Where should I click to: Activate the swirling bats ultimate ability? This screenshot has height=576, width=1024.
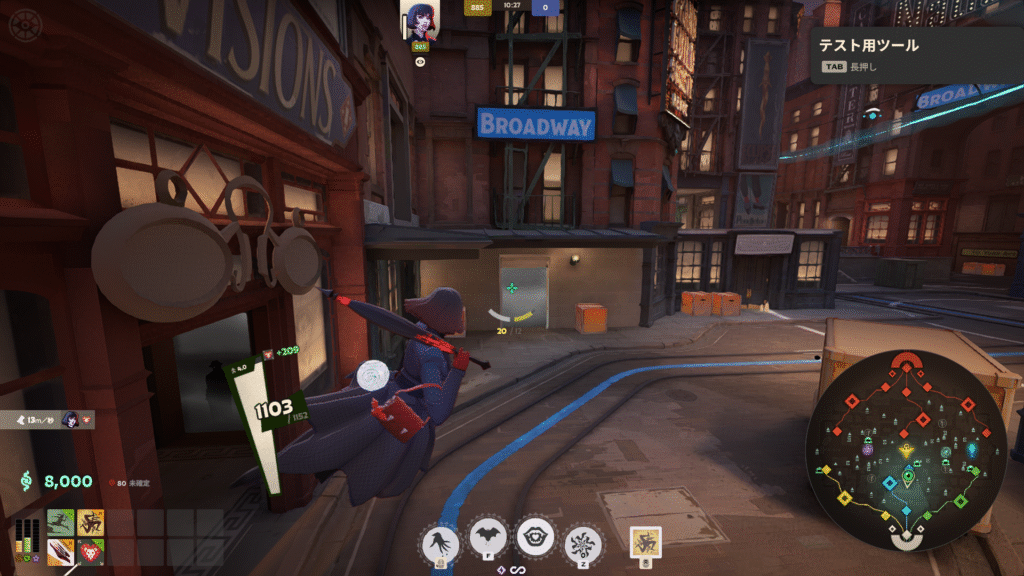point(583,543)
